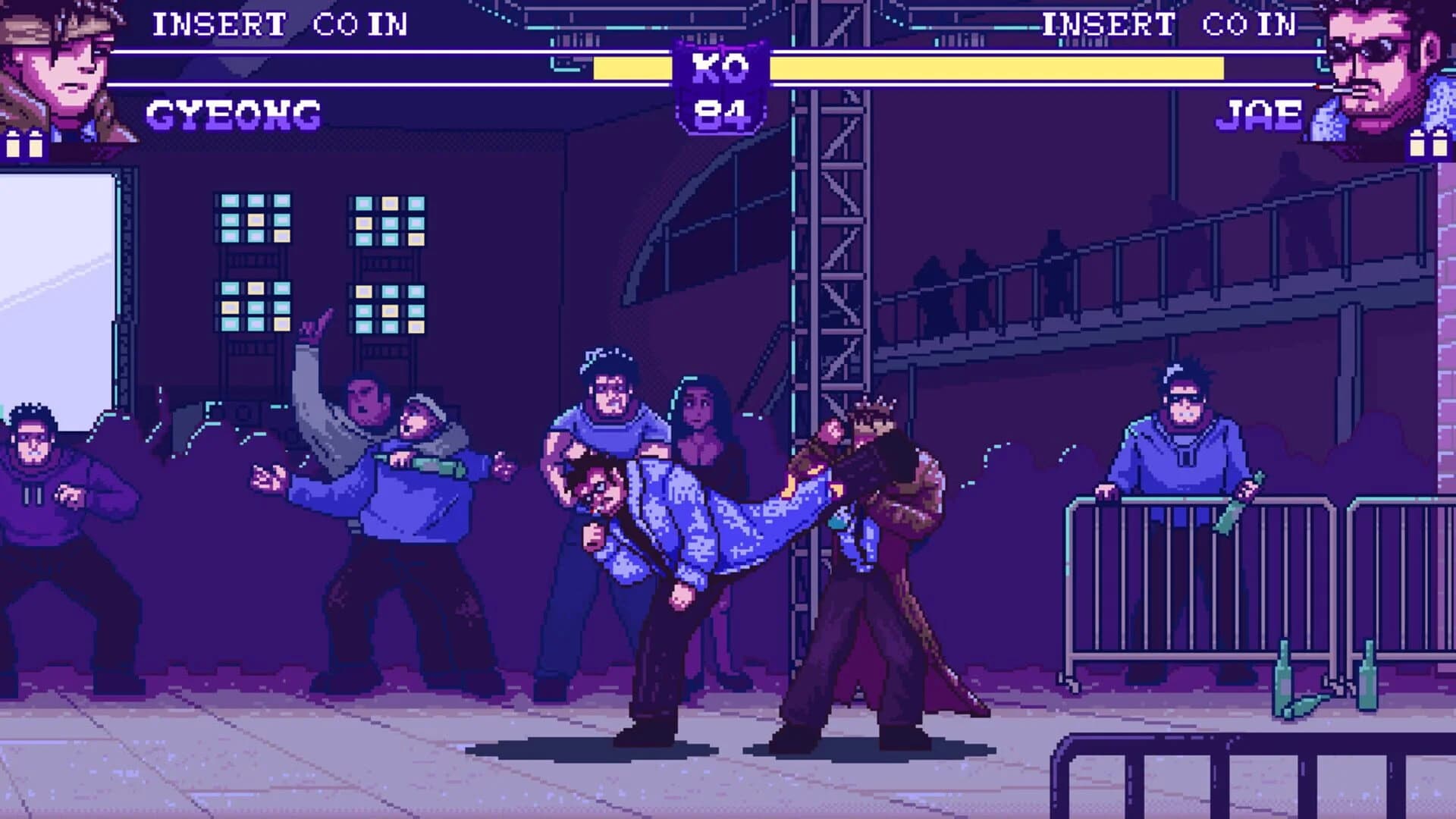Select the JAE name label
The image size is (1456, 819).
point(1259,114)
